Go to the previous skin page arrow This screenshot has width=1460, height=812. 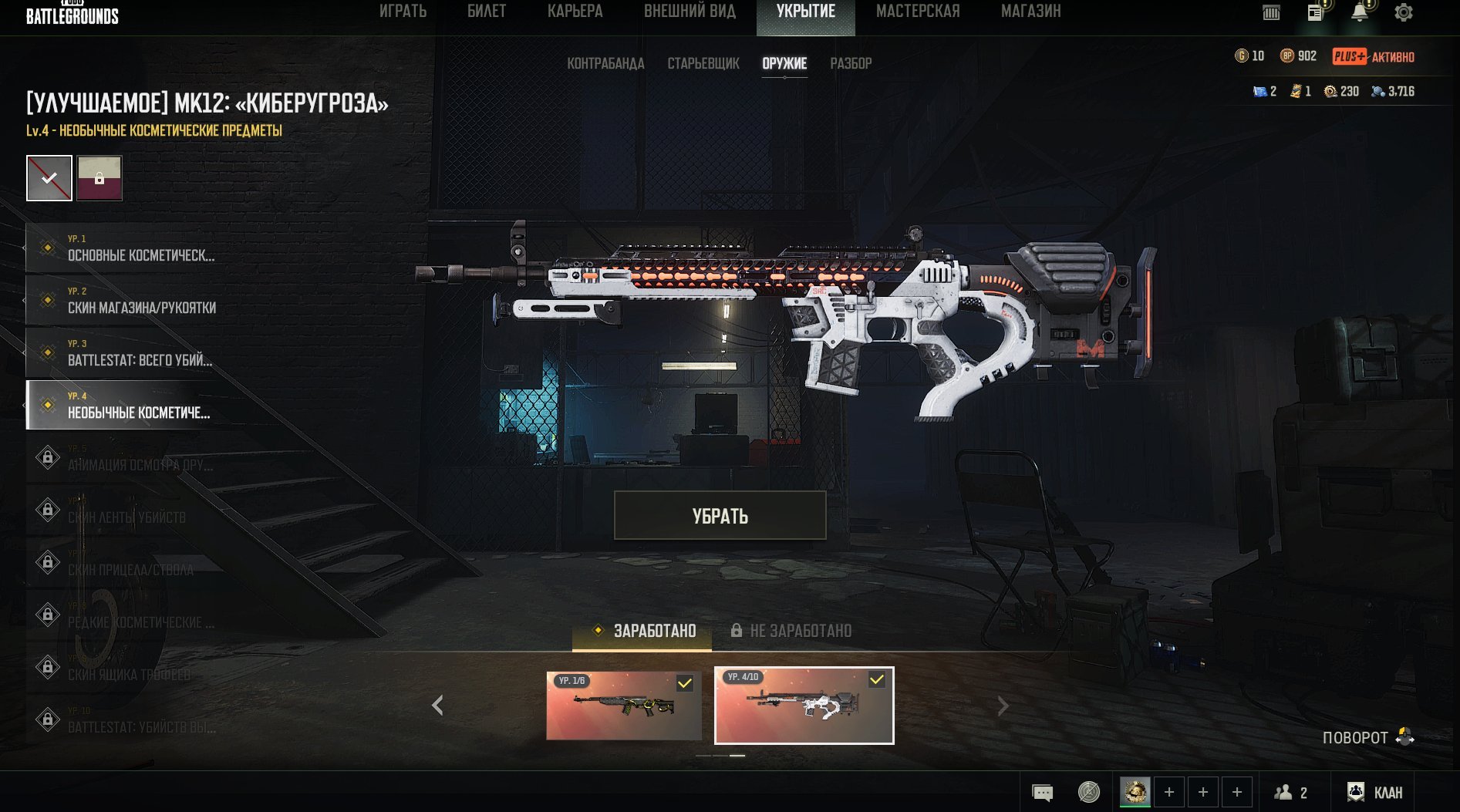[x=437, y=706]
